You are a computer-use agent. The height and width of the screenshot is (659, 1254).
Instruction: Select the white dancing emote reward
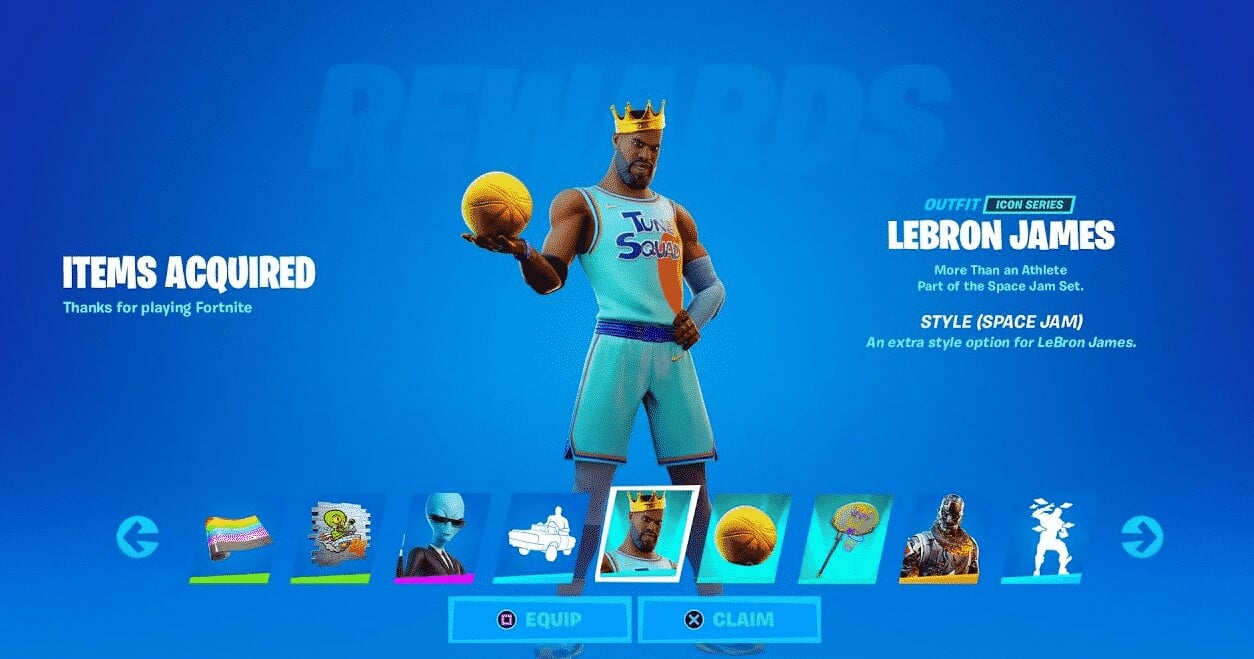[x=1044, y=538]
